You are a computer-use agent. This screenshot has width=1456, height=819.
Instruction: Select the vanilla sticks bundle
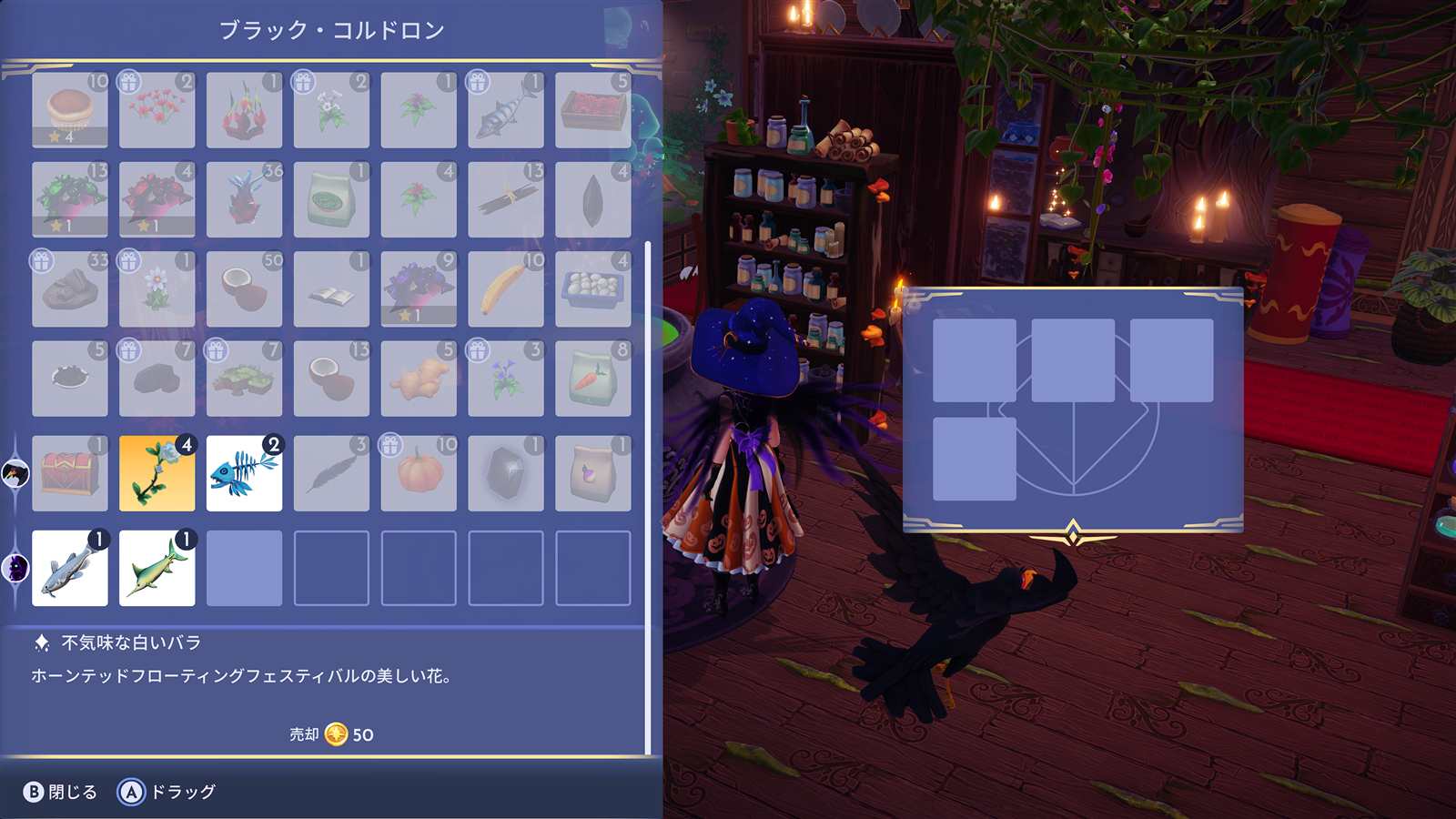coord(506,199)
